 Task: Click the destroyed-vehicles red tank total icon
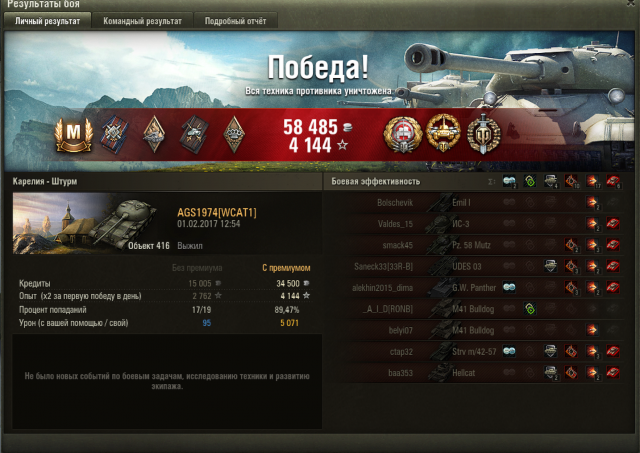pyautogui.click(x=613, y=181)
